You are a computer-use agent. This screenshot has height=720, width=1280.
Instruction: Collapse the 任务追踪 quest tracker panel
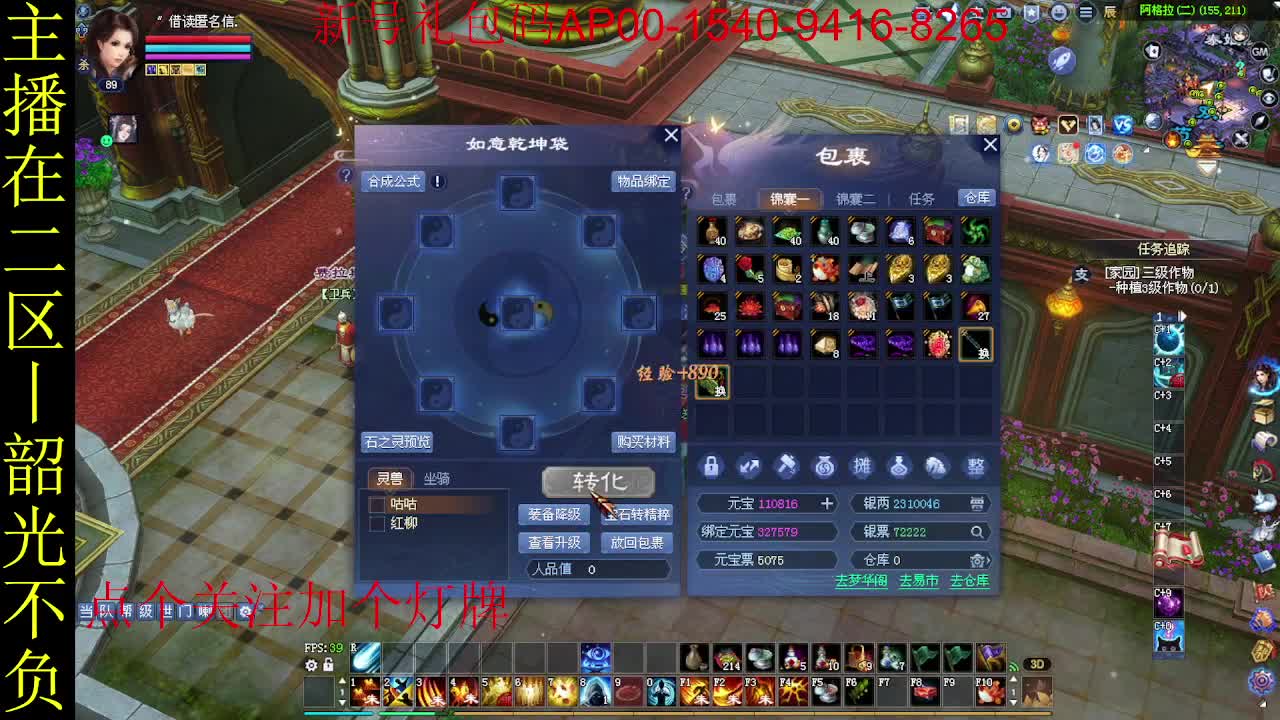pyautogui.click(x=1164, y=248)
